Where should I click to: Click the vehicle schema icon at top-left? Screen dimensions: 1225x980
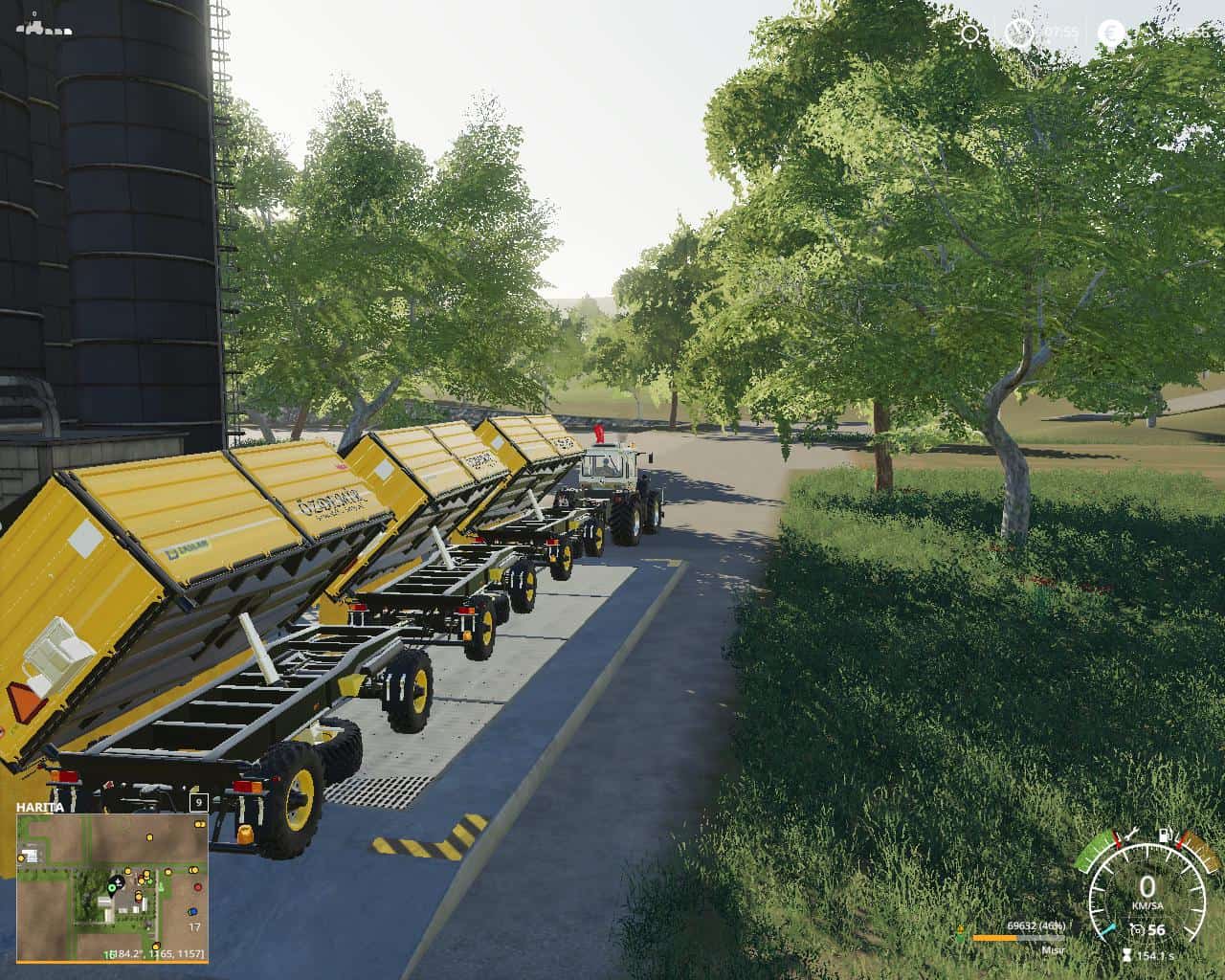[44, 24]
